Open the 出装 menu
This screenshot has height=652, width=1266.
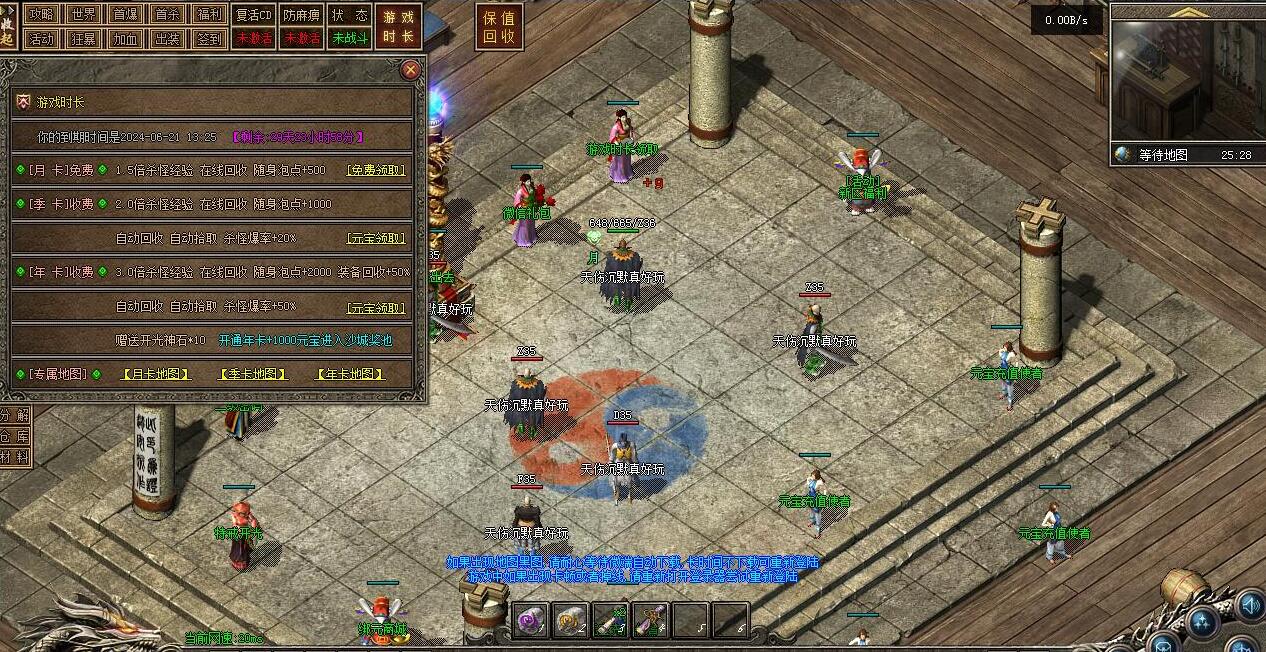(168, 39)
